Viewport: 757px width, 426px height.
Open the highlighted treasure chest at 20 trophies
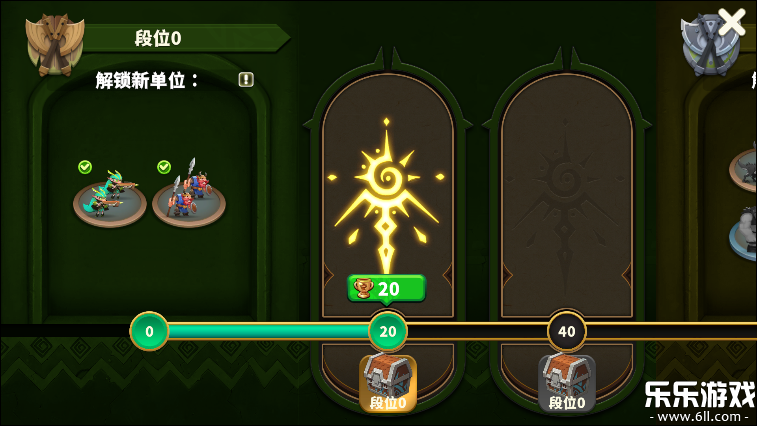click(388, 382)
